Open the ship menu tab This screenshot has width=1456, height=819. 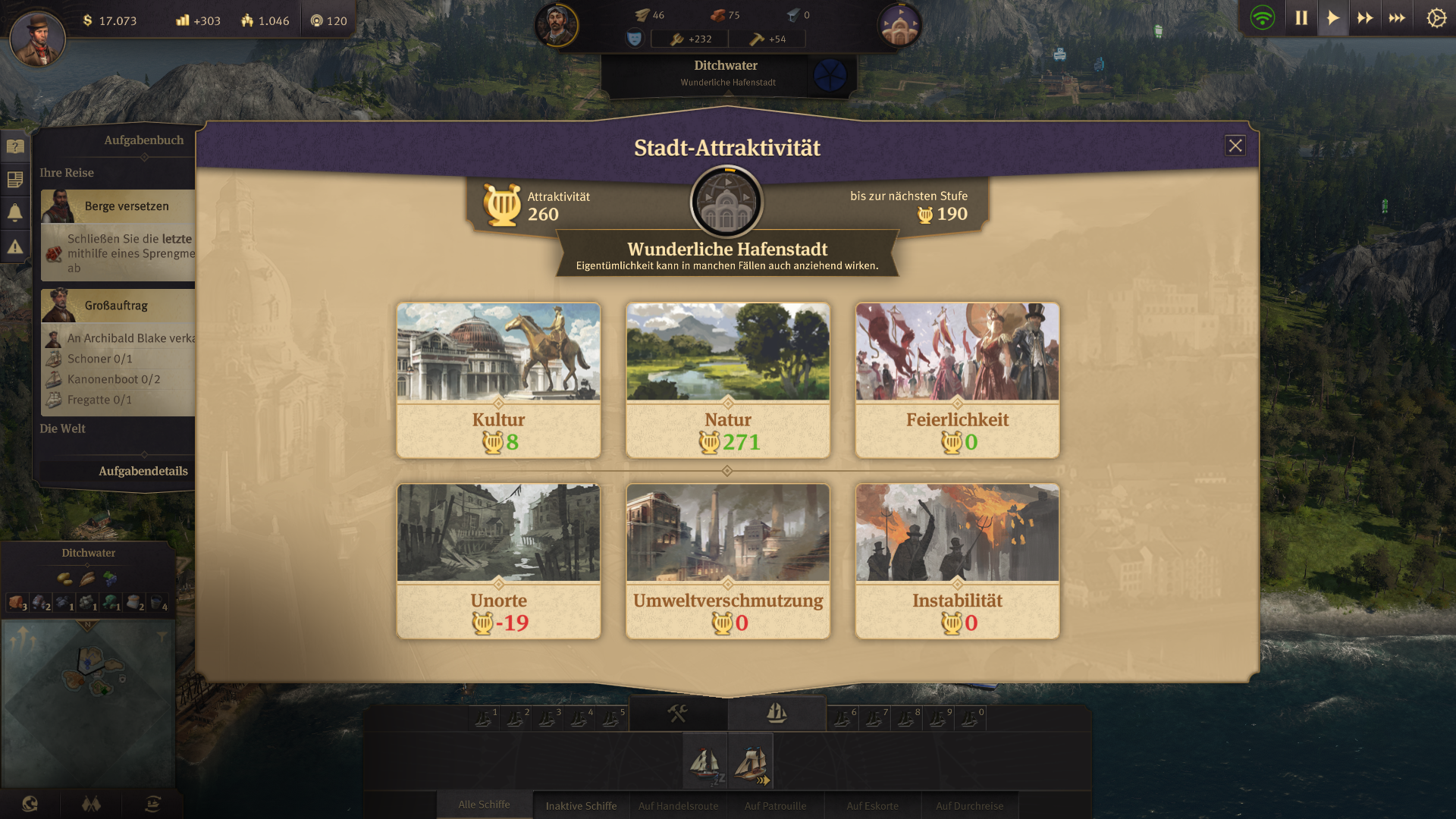tap(777, 713)
